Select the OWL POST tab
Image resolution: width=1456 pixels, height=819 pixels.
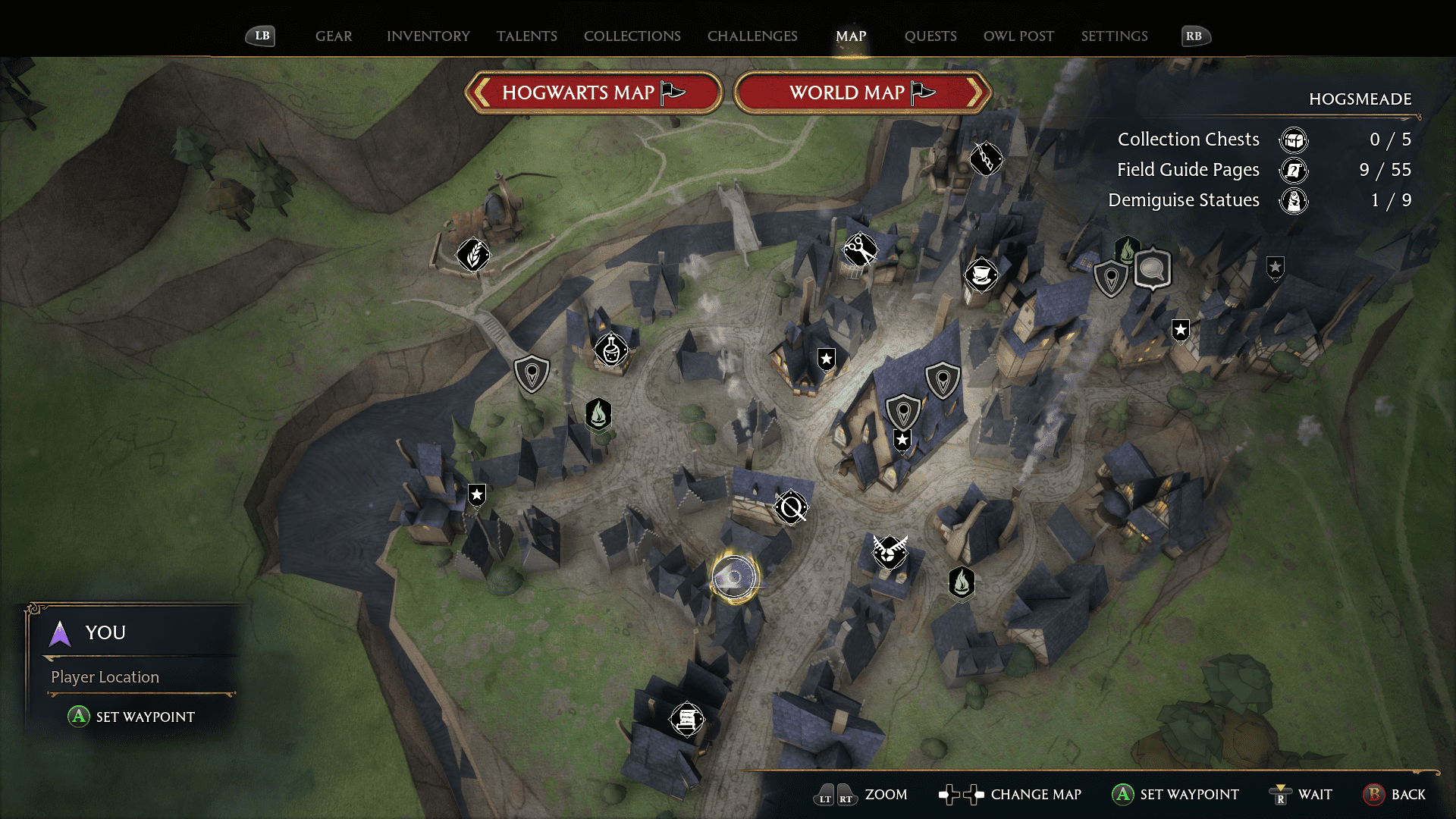coord(1018,36)
